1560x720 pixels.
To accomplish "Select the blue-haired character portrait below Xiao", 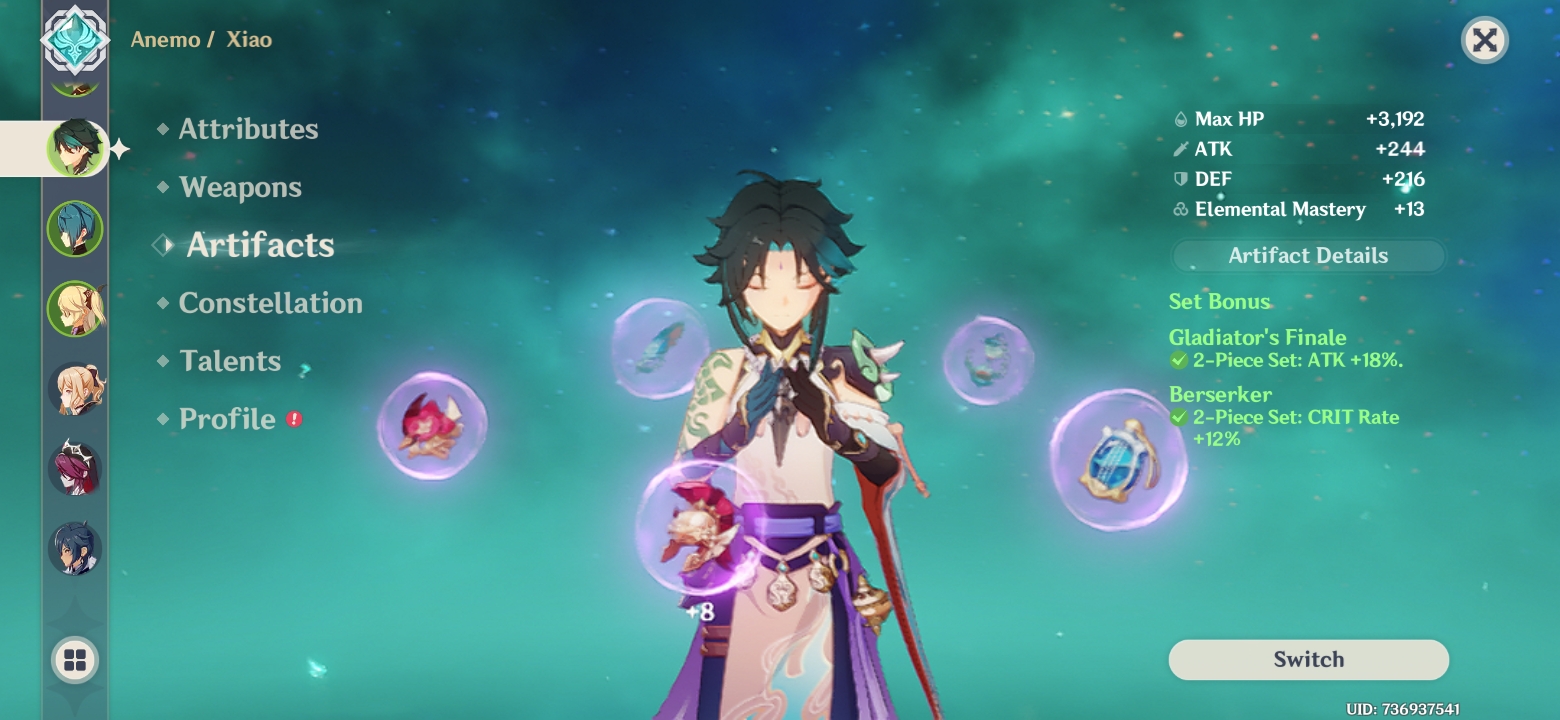I will pos(75,228).
